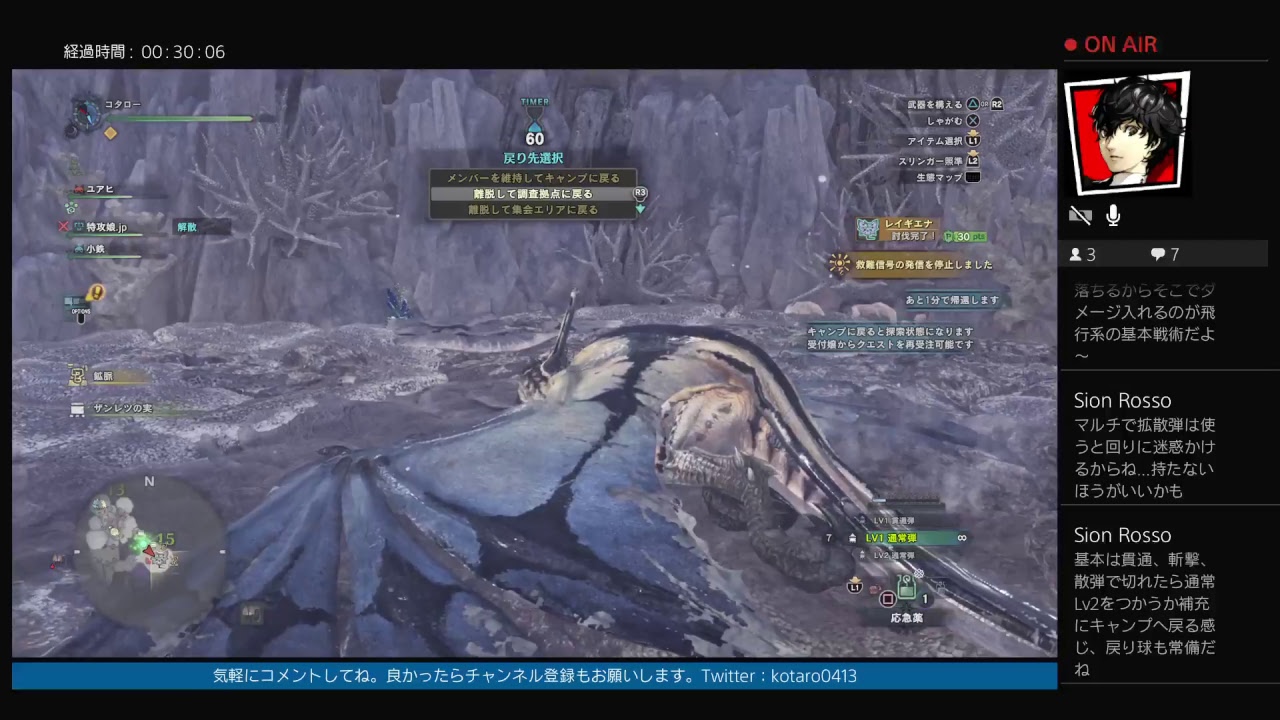Expand the down arrow under 離脱して集会エリアに戻る
Screen dimensions: 1280x720
tap(639, 210)
